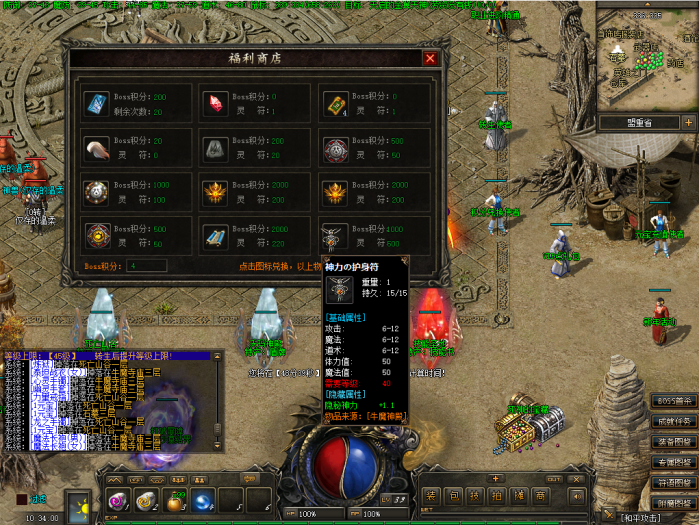Pick the blue scroll shop item

coord(217,236)
